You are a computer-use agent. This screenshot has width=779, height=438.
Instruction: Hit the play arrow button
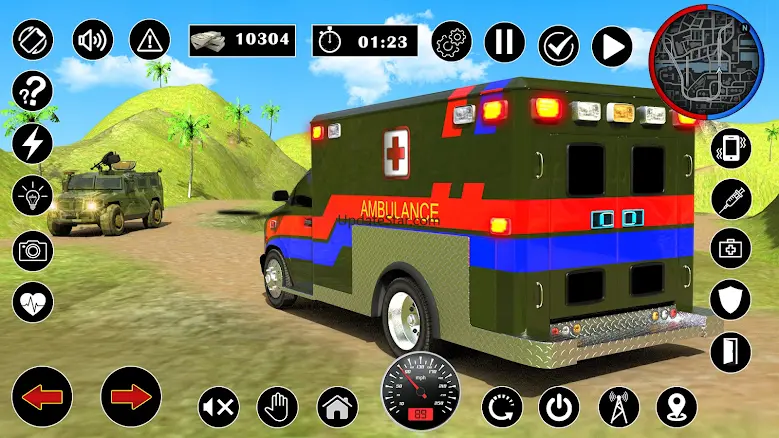point(612,45)
